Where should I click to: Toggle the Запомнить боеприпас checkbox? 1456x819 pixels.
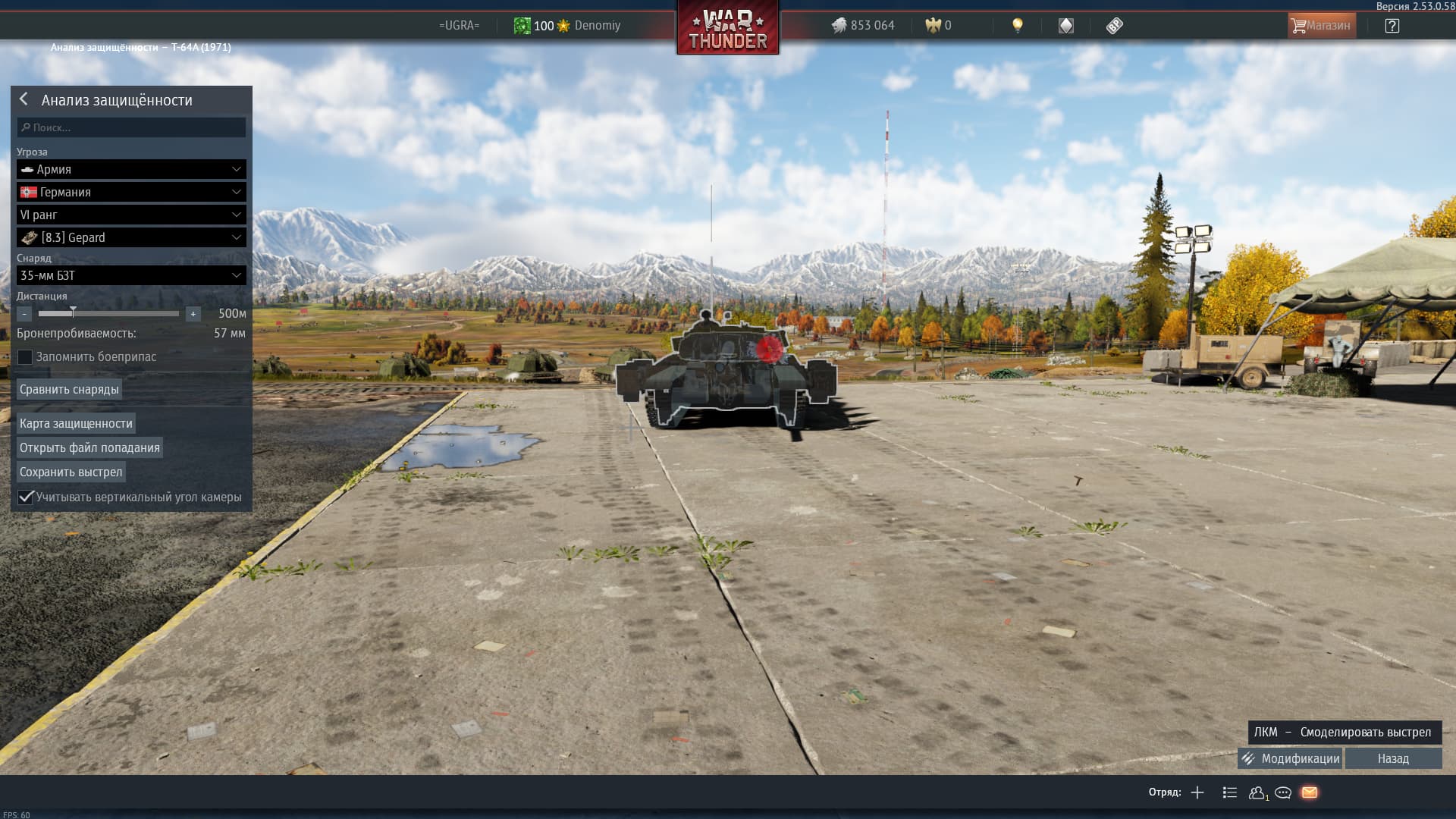(25, 357)
